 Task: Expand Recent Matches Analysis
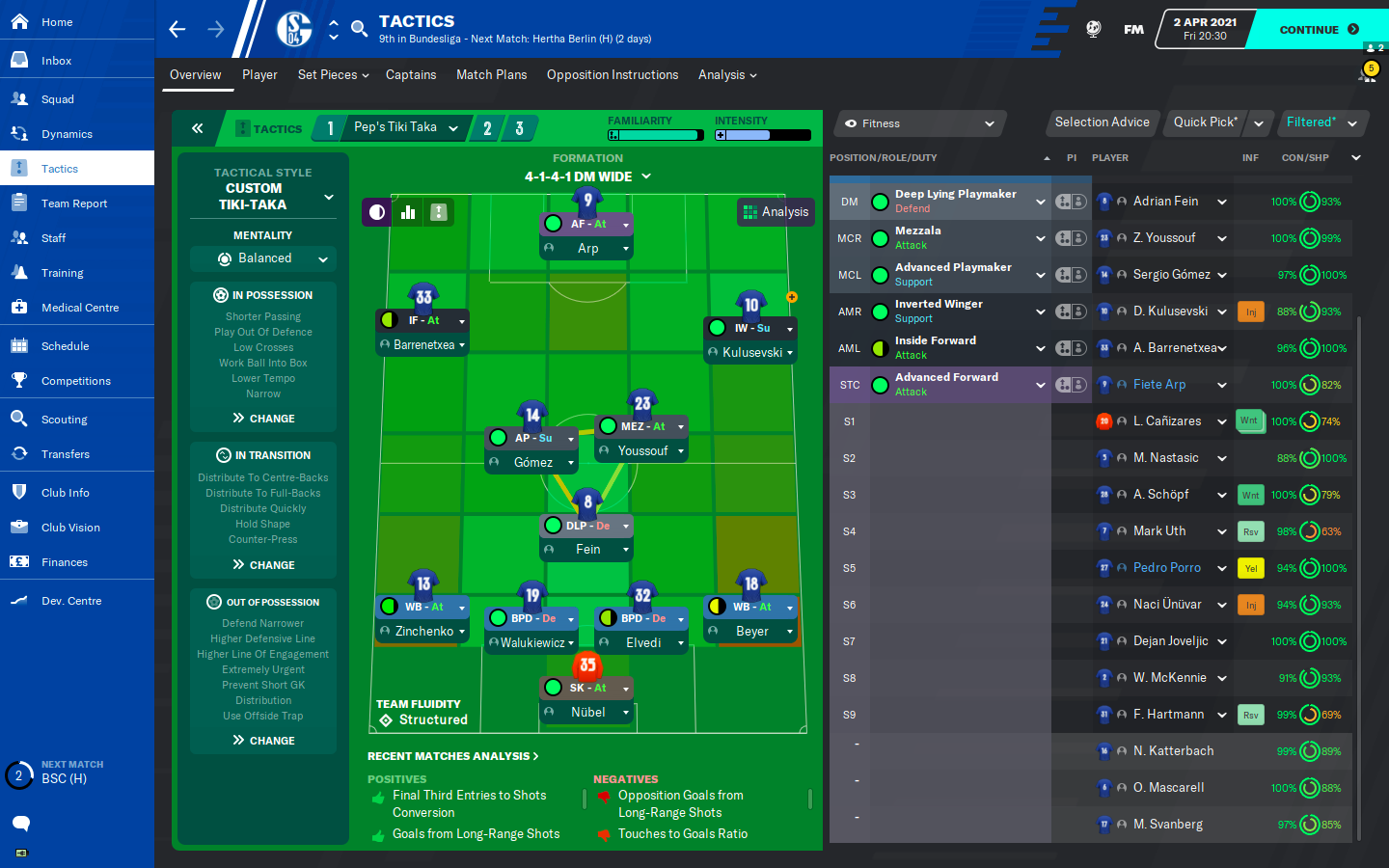tap(452, 756)
